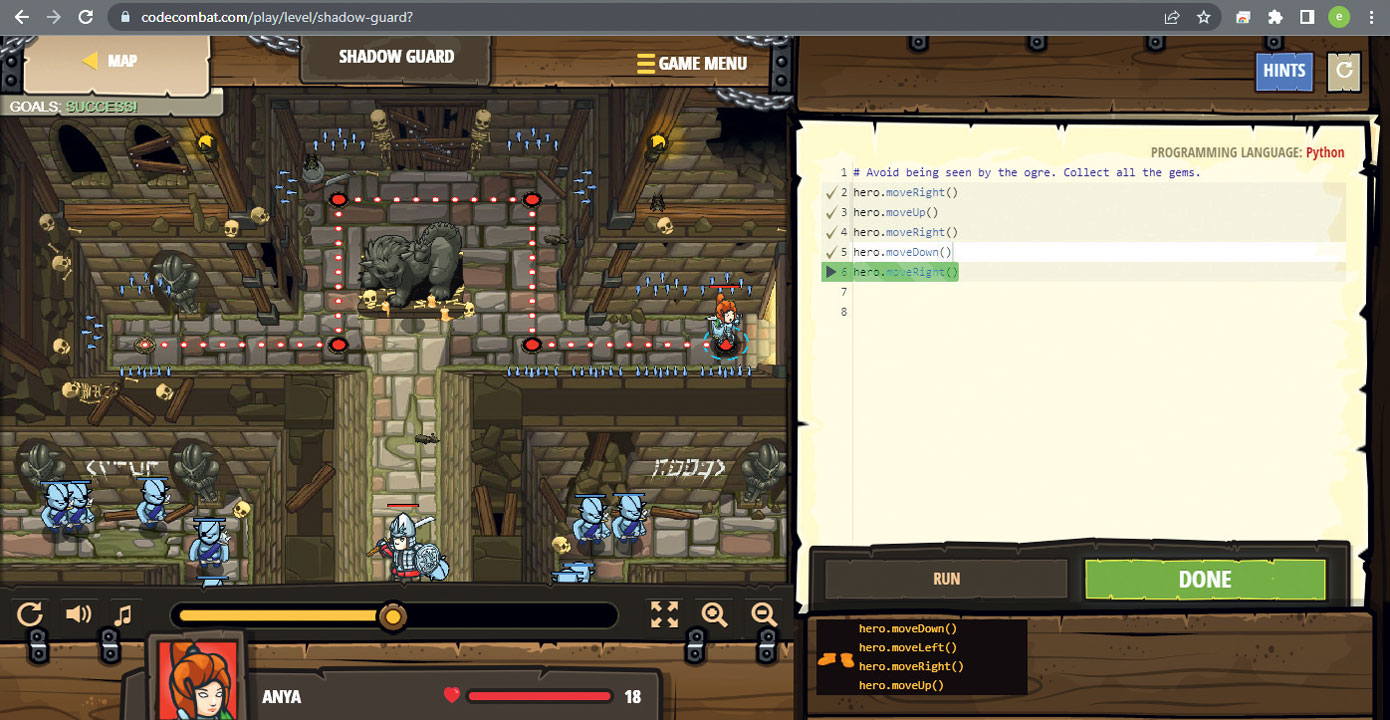Pick hero.moveUp() from the spell palette
The height and width of the screenshot is (720, 1390).
[x=901, y=685]
